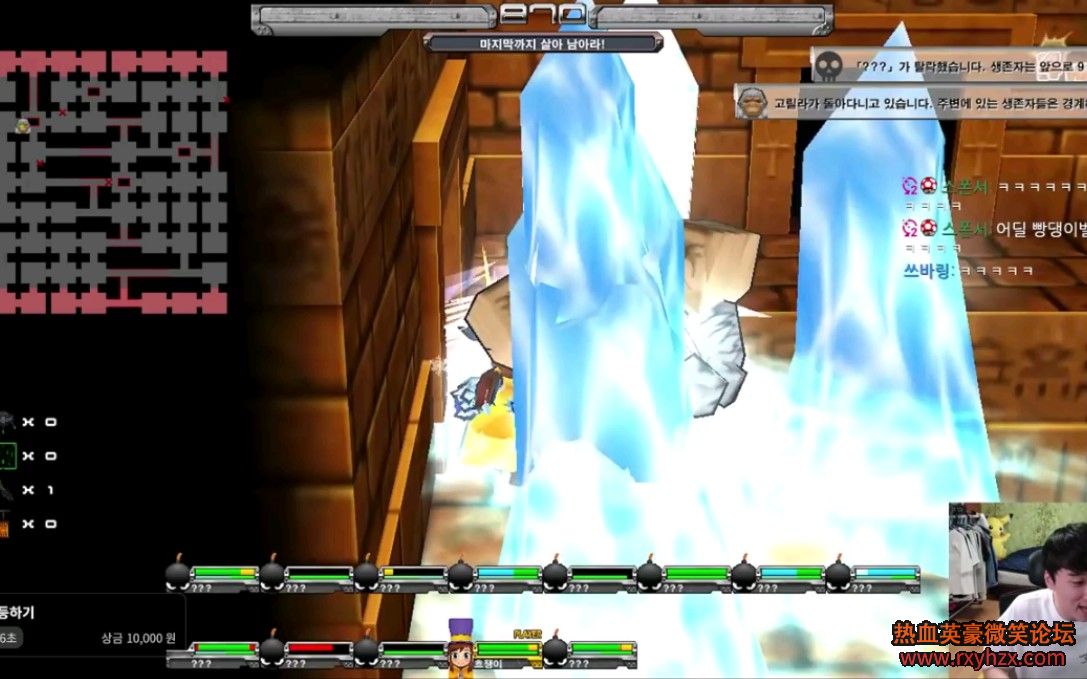
Task: Open the 10,000 won prize mission panel
Action: coord(90,625)
